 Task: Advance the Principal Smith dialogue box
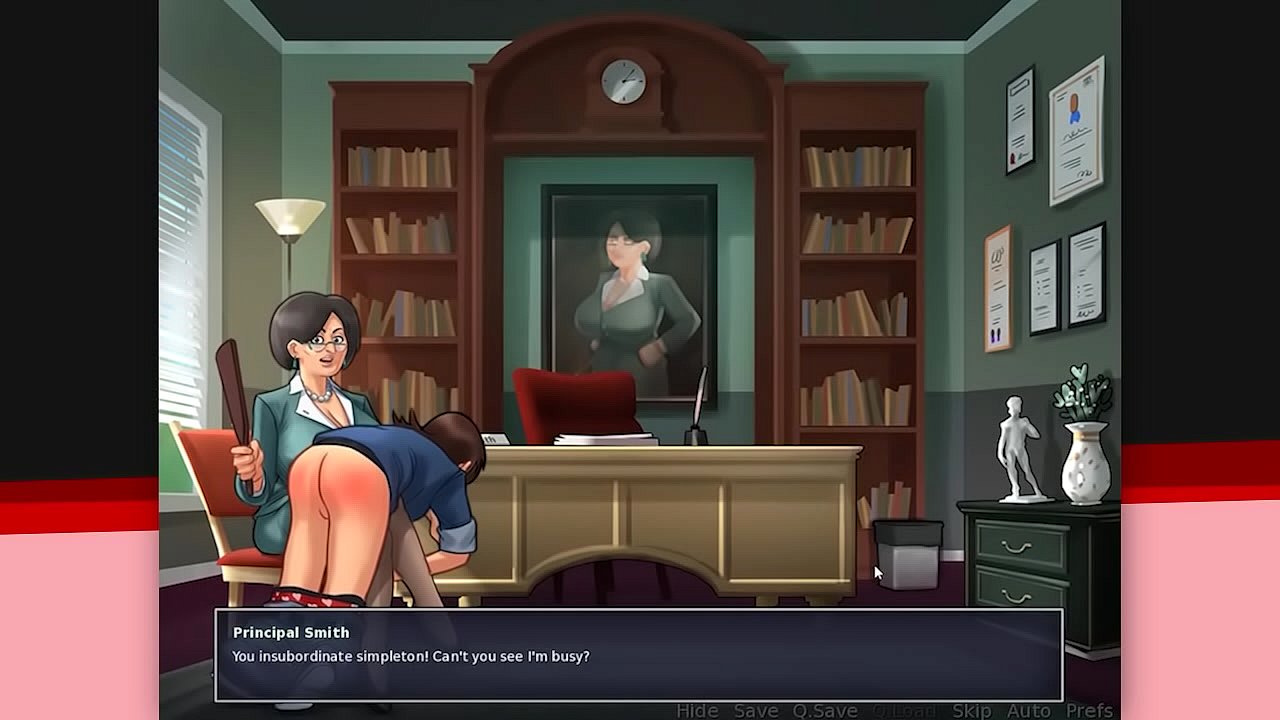pyautogui.click(x=638, y=655)
